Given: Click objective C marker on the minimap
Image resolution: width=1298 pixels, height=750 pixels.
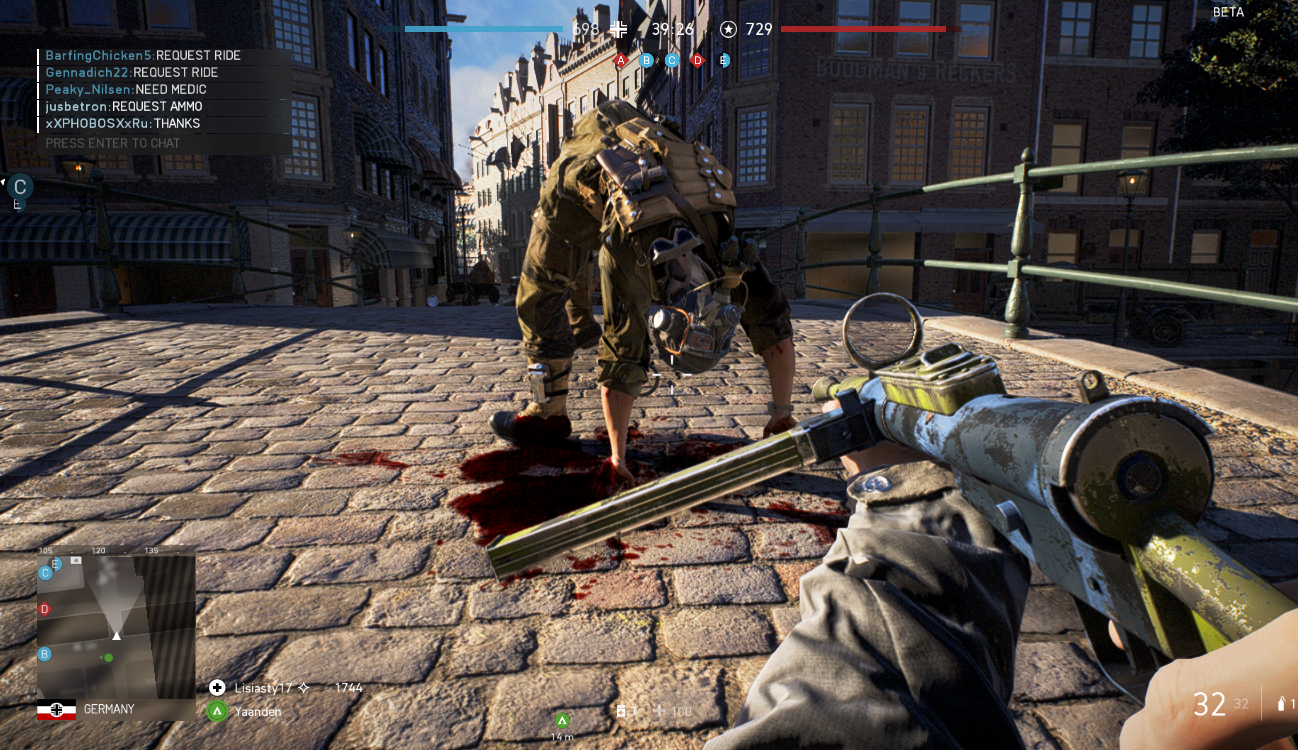Looking at the screenshot, I should (45, 573).
